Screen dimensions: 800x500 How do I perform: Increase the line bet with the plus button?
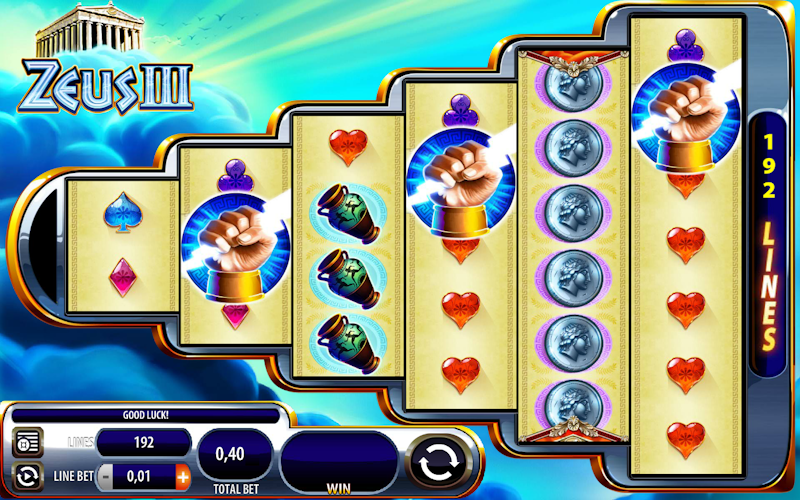point(182,475)
